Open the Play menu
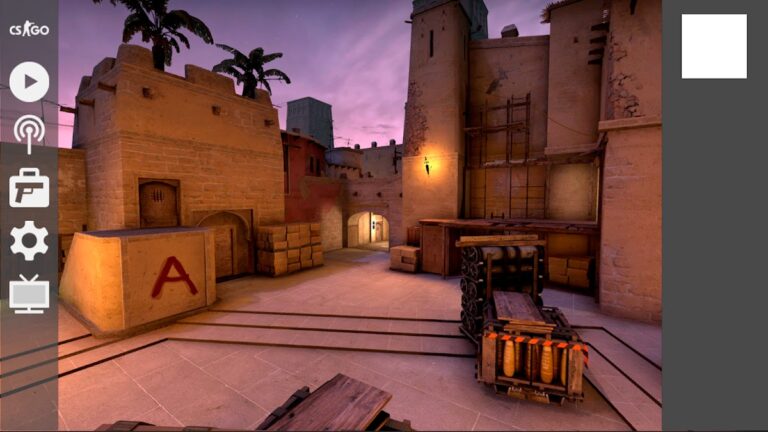768x432 pixels. point(29,82)
